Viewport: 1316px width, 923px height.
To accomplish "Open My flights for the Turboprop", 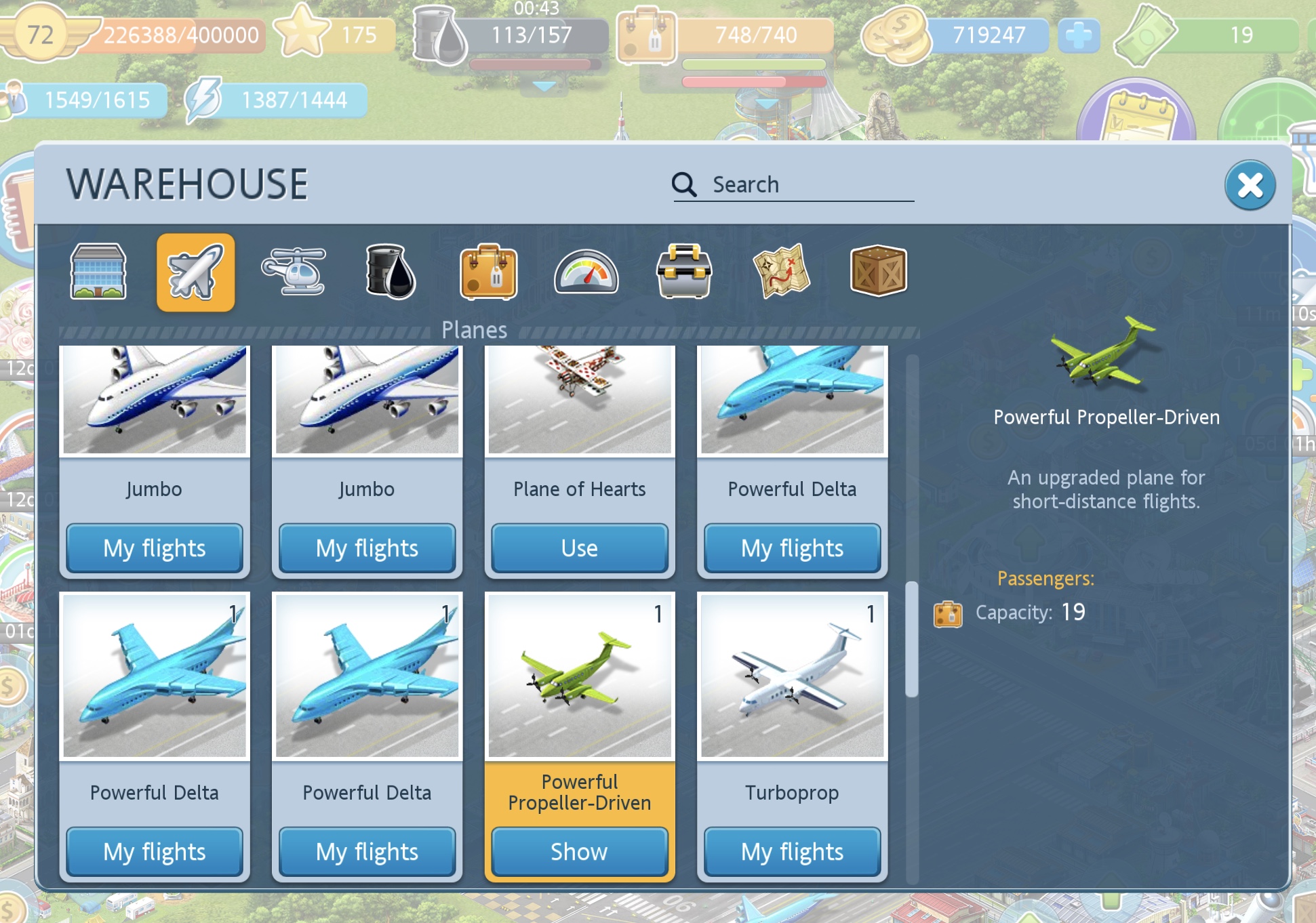I will pos(791,851).
